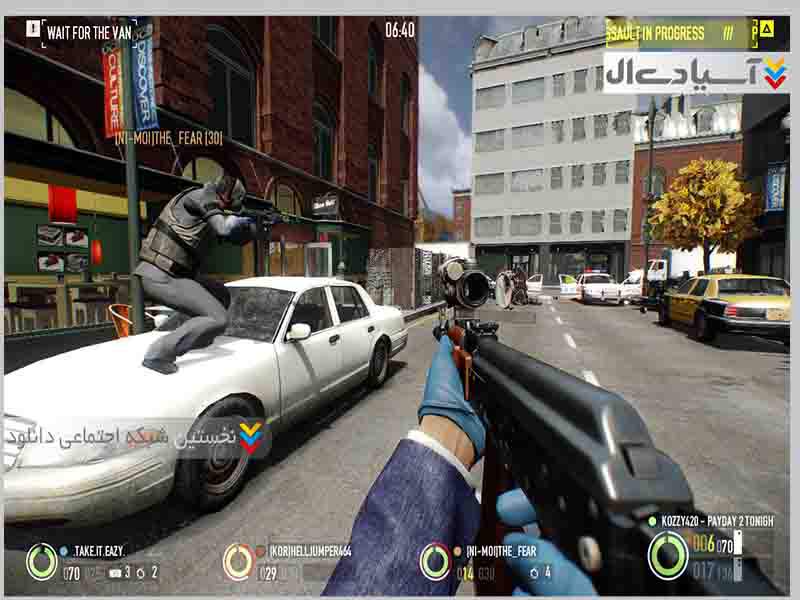
Task: Click the 'Assault in progress' banner
Action: 668,33
